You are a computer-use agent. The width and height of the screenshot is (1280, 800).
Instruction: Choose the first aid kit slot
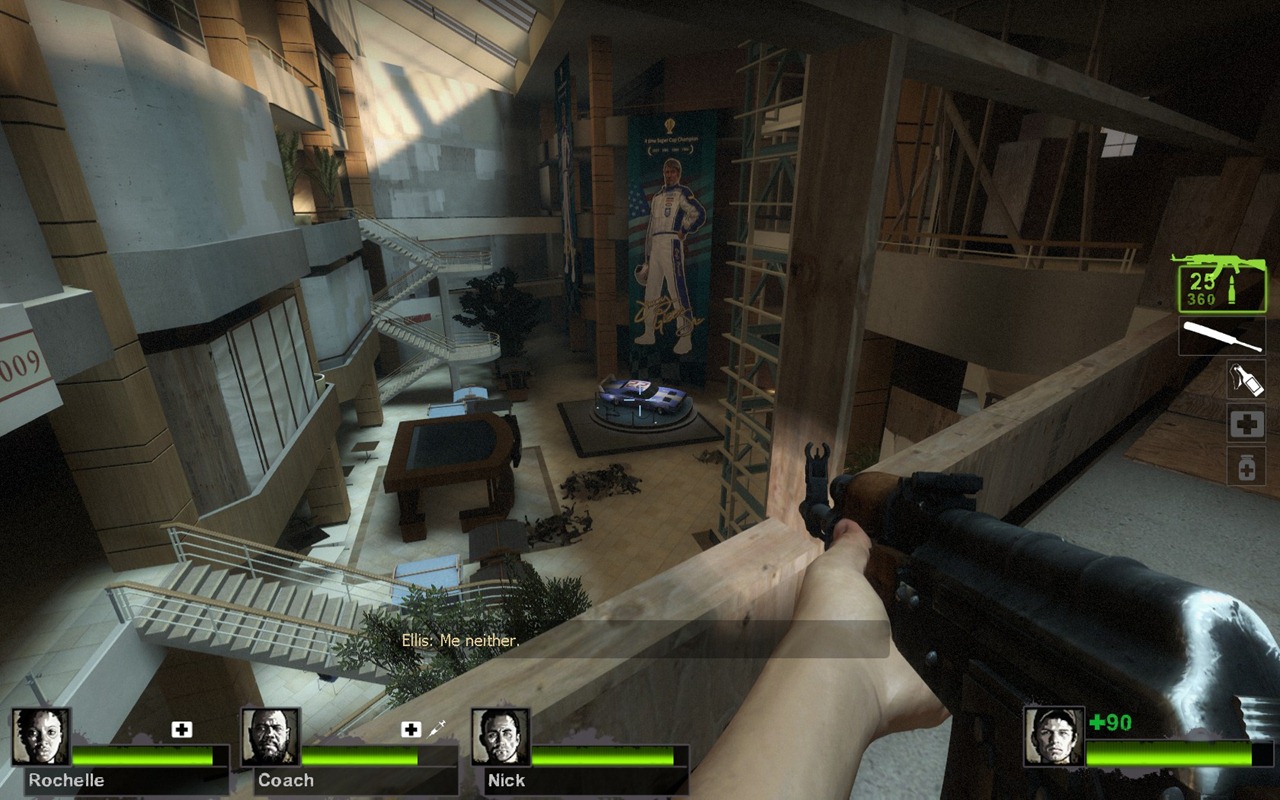[x=1246, y=424]
